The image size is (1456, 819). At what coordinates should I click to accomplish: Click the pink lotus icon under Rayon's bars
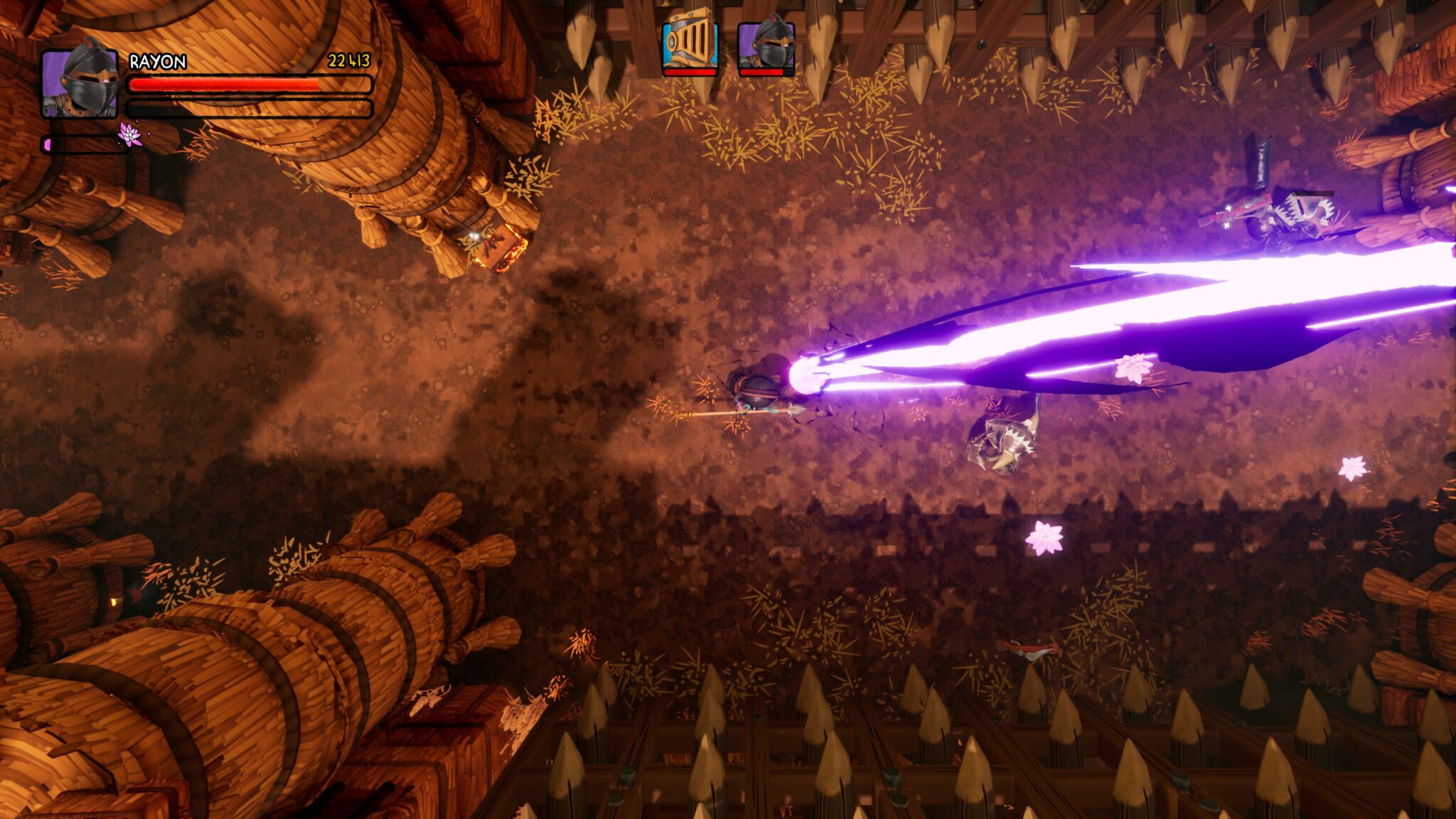(x=130, y=134)
